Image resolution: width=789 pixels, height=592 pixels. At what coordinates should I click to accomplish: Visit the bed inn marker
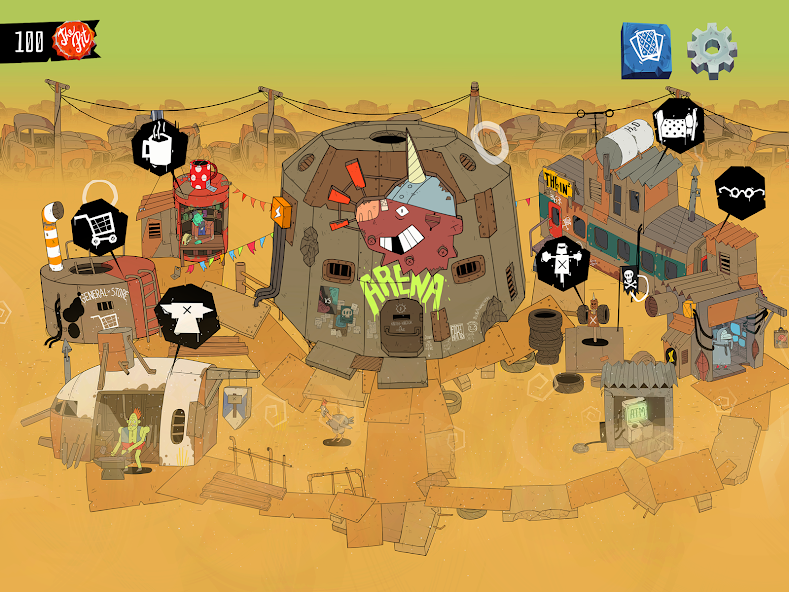pyautogui.click(x=678, y=126)
